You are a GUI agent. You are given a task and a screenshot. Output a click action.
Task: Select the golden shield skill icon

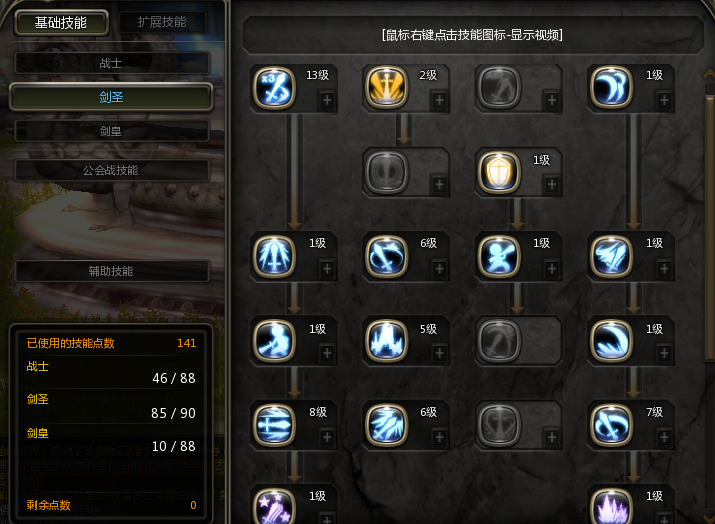(x=497, y=172)
